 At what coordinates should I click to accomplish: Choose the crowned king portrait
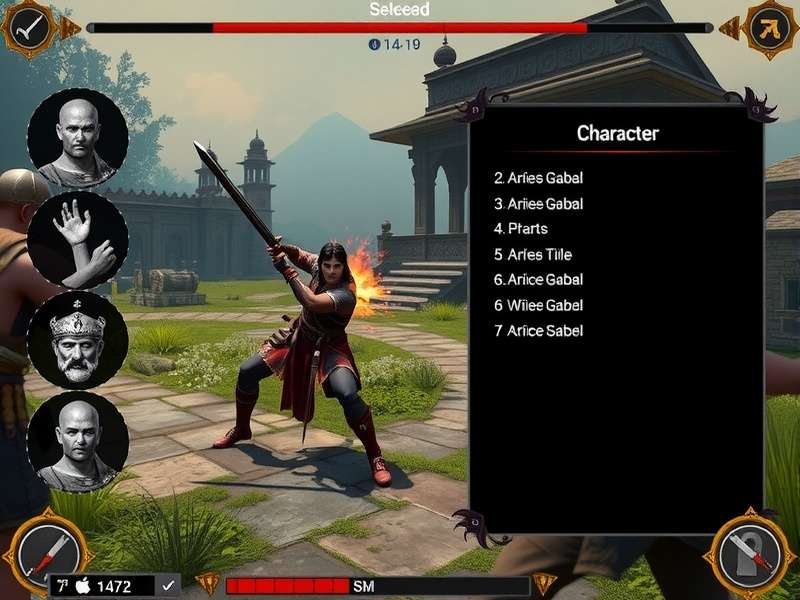point(77,340)
